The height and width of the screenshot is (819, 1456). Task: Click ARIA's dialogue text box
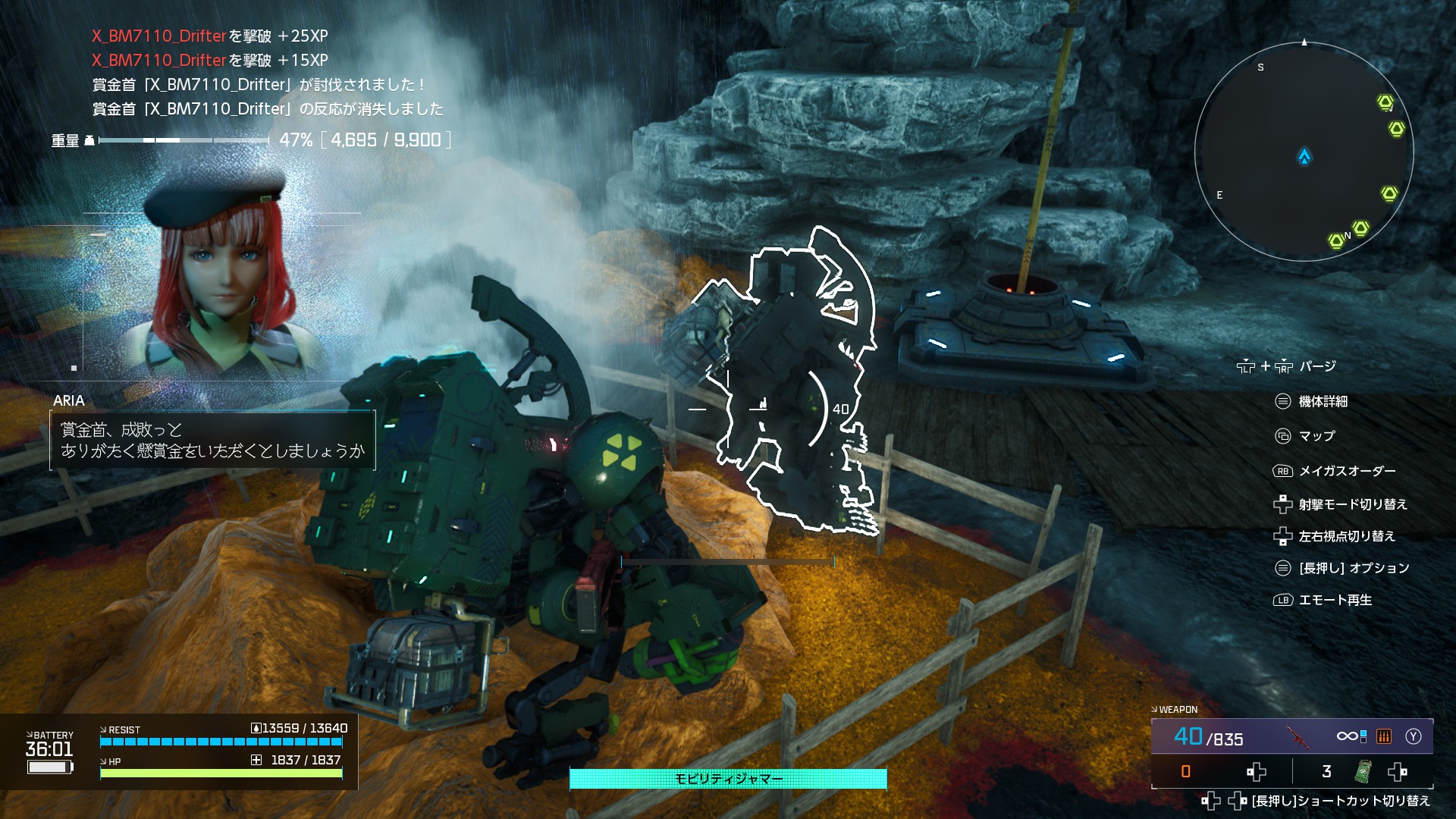click(213, 441)
